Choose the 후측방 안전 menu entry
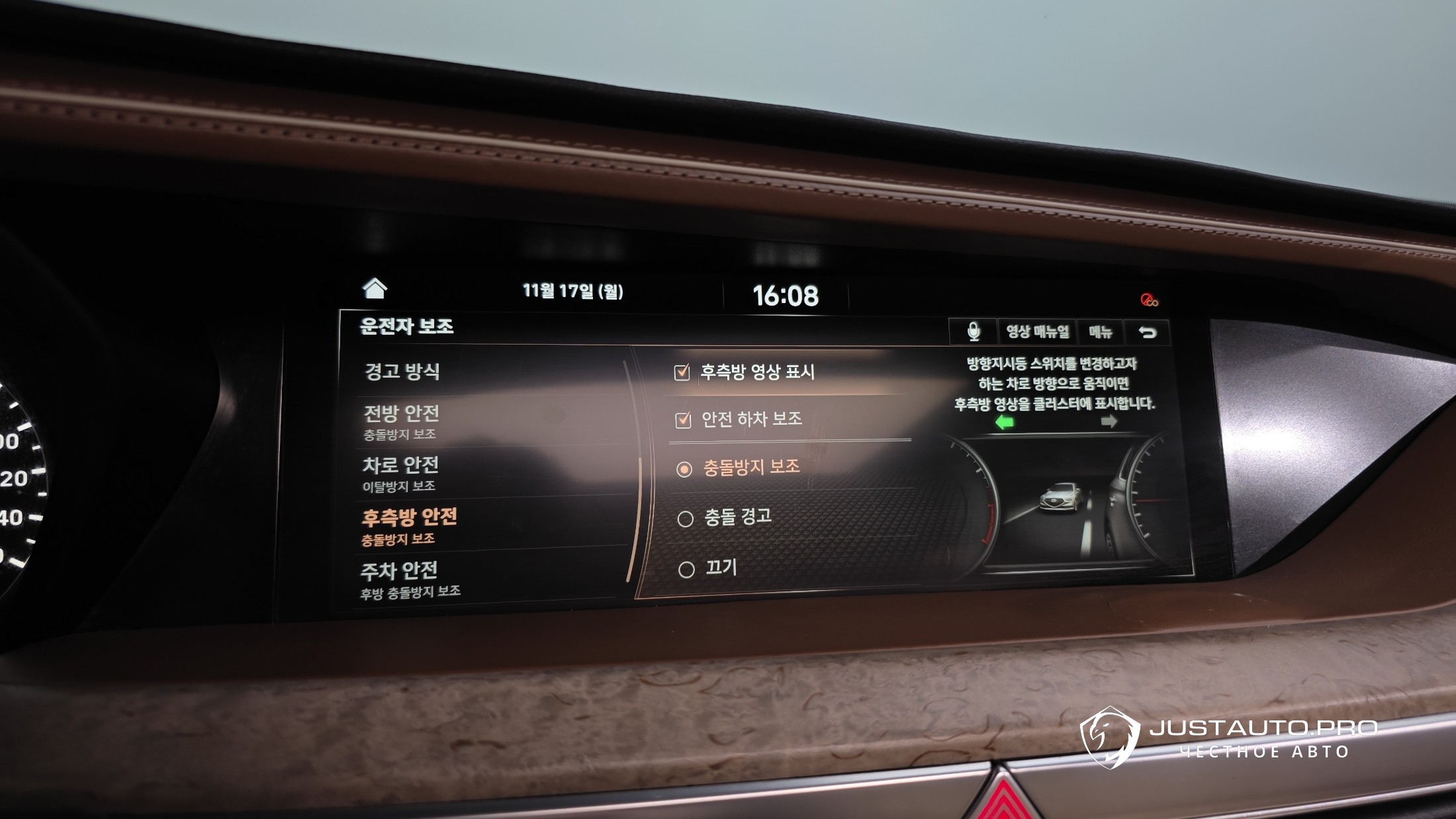The image size is (1456, 819). [408, 525]
